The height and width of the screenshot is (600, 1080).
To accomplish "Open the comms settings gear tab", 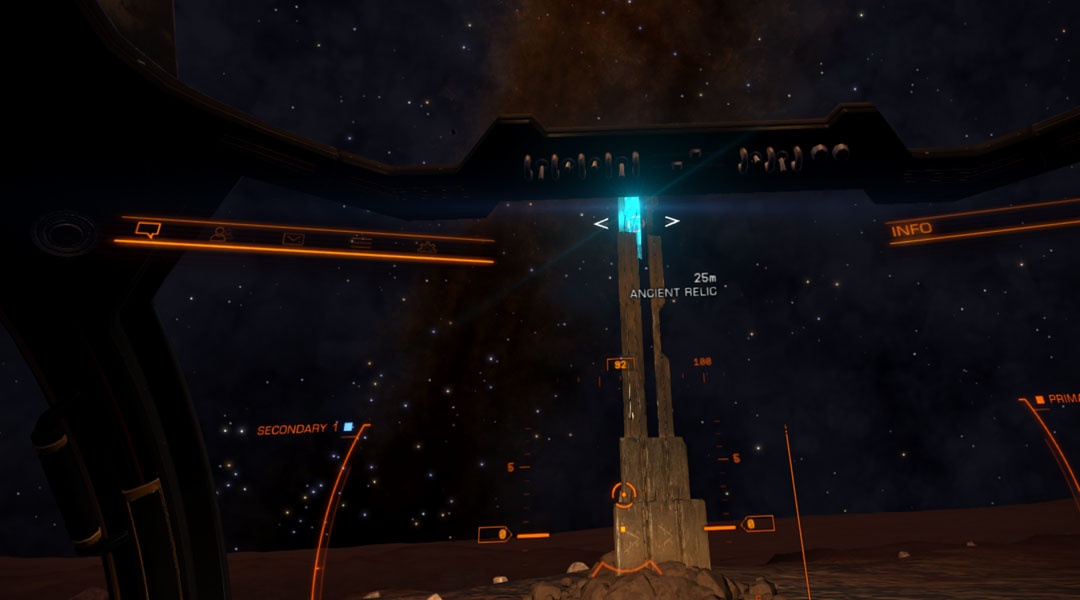I will [x=426, y=246].
